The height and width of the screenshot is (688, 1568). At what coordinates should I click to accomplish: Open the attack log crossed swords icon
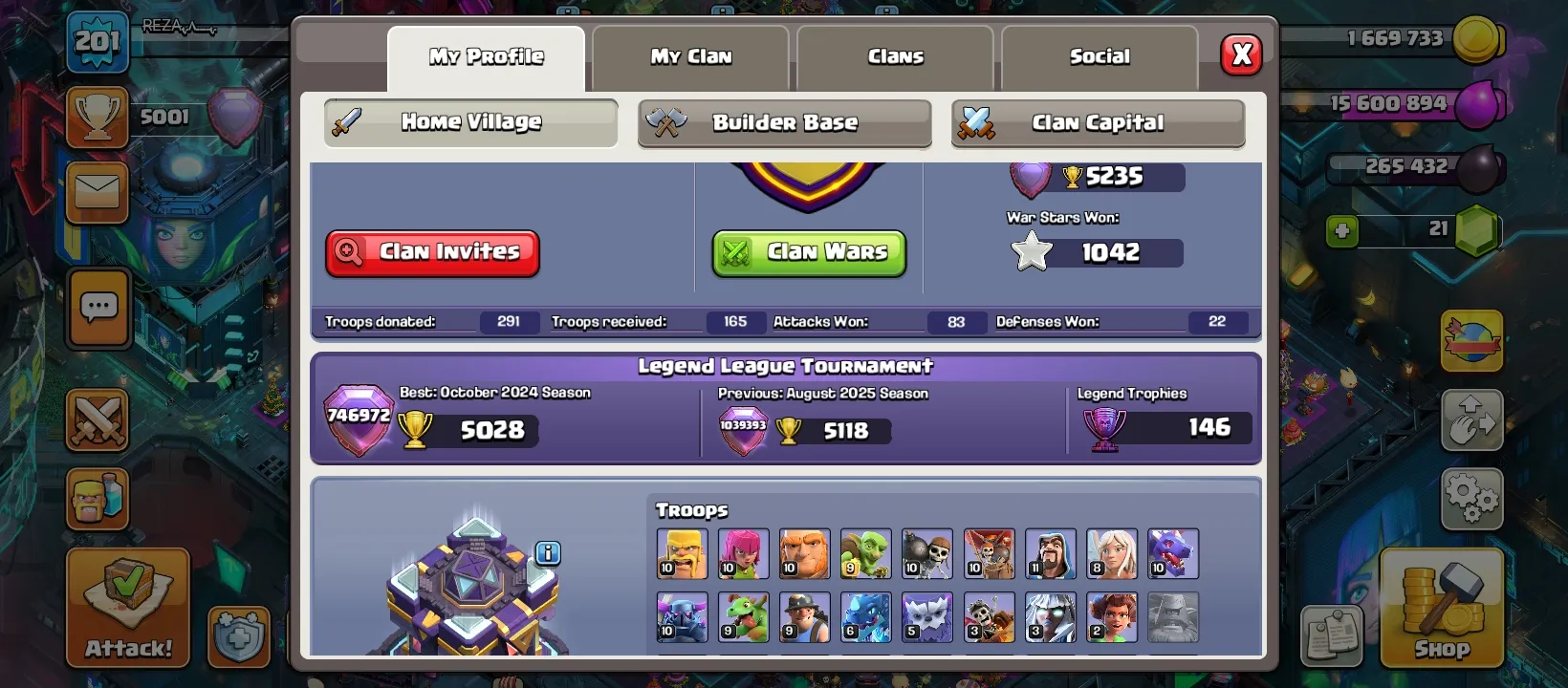(x=97, y=420)
